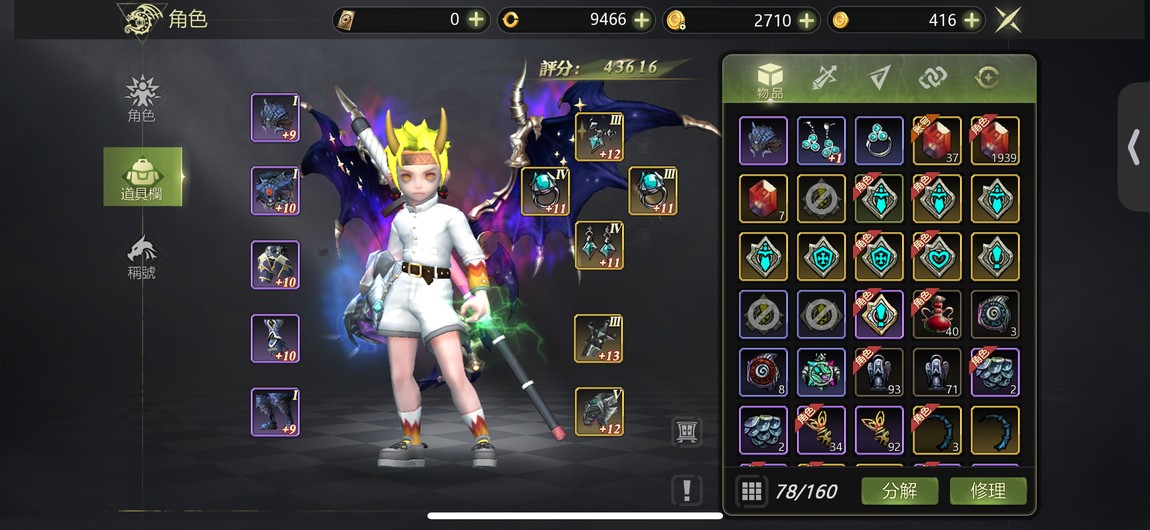
Task: Expand the side panel arrow handle
Action: [1133, 147]
